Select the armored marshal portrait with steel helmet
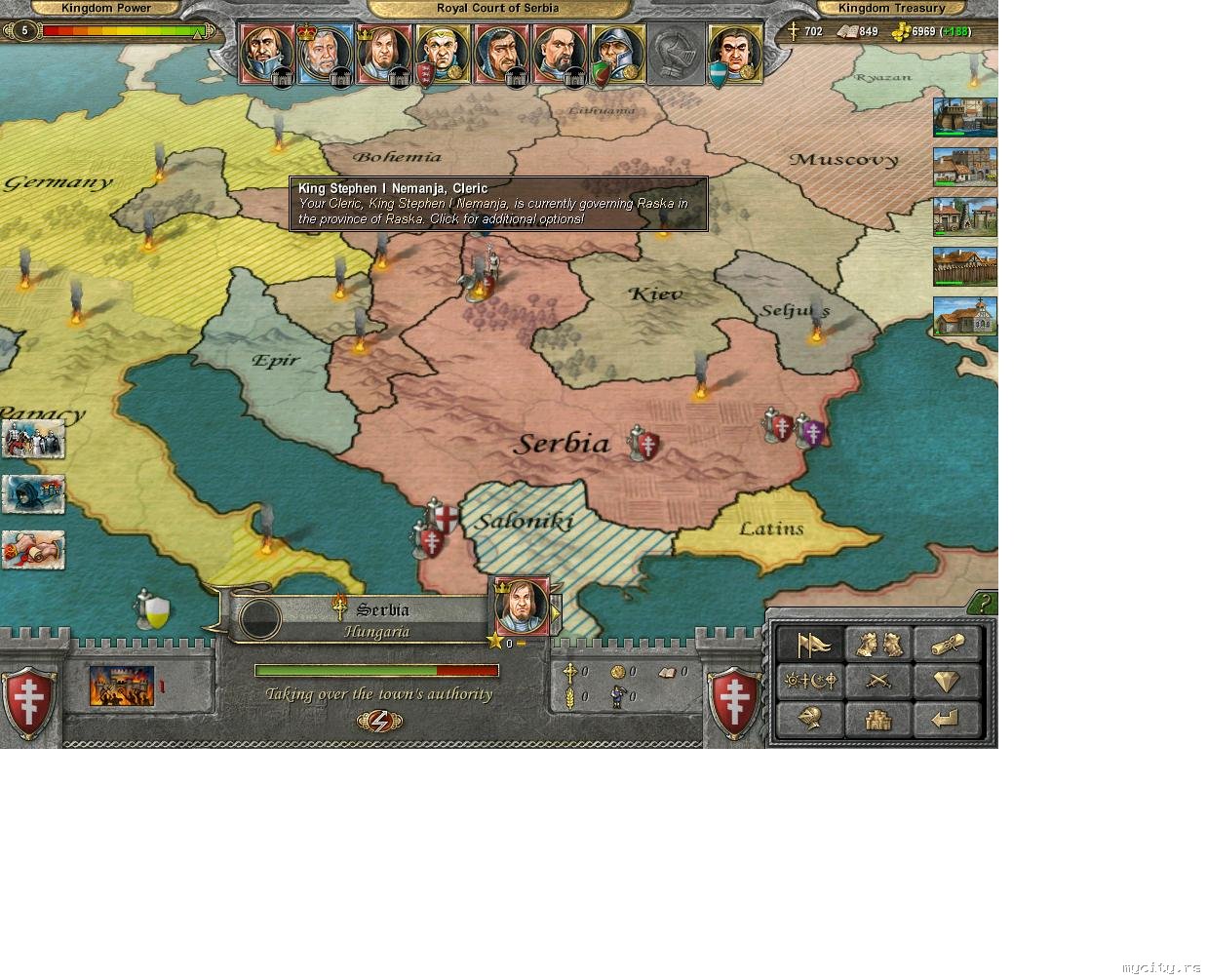The height and width of the screenshot is (980, 1208). point(616,54)
